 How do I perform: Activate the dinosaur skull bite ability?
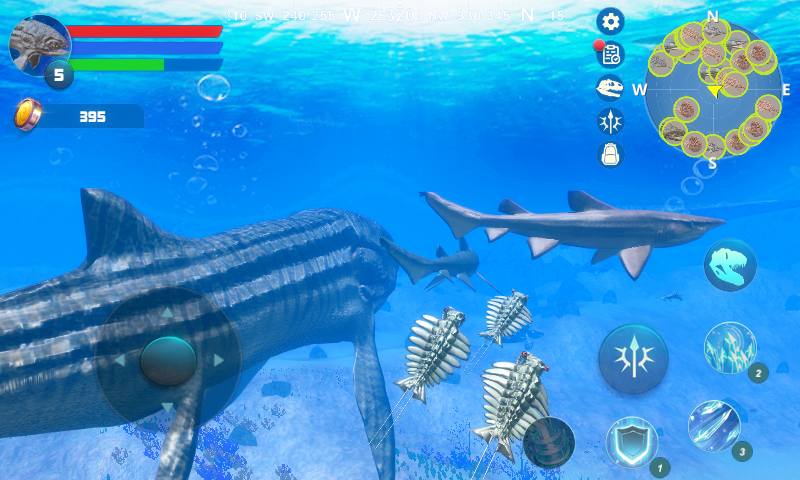729,265
